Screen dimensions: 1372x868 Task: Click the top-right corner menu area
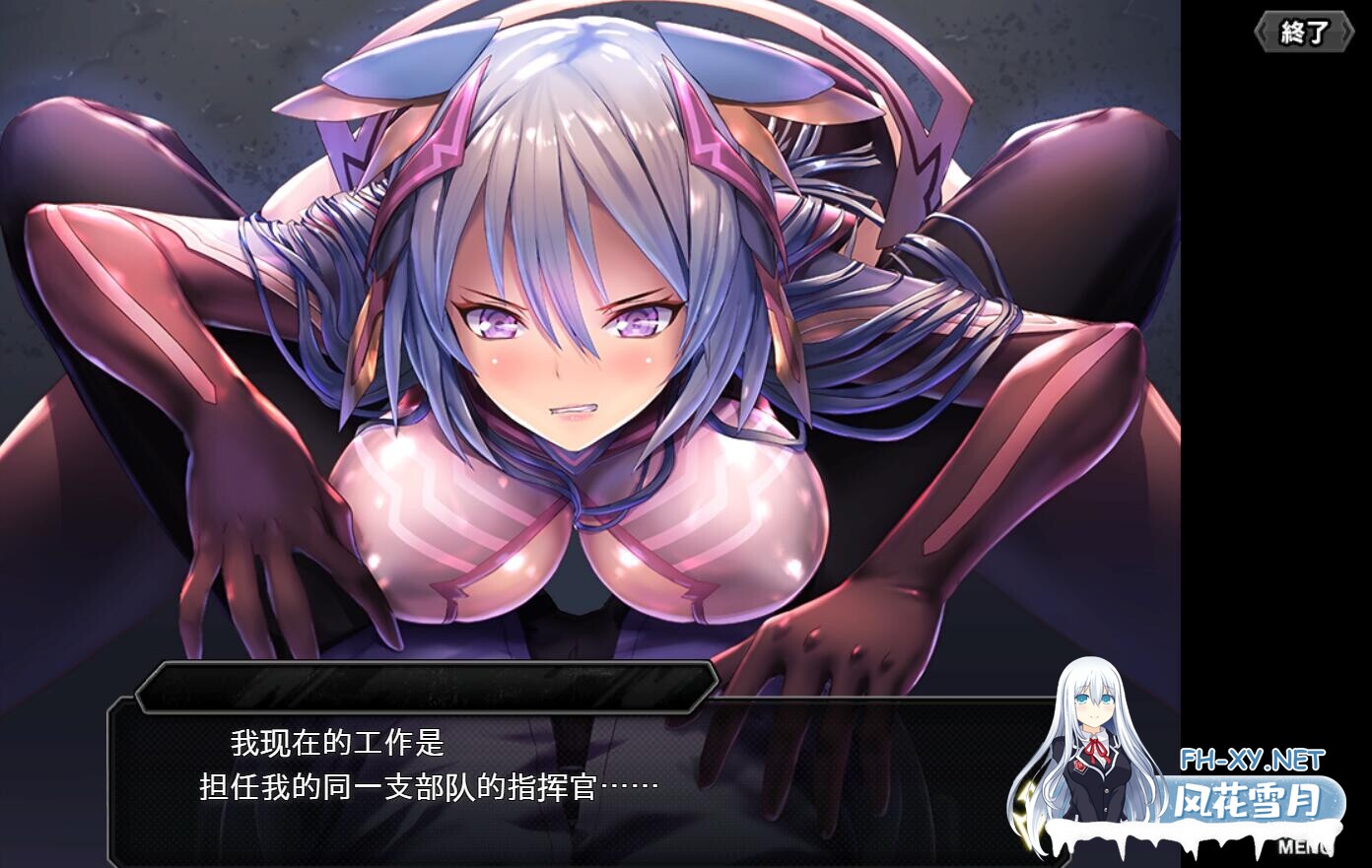tap(1303, 31)
